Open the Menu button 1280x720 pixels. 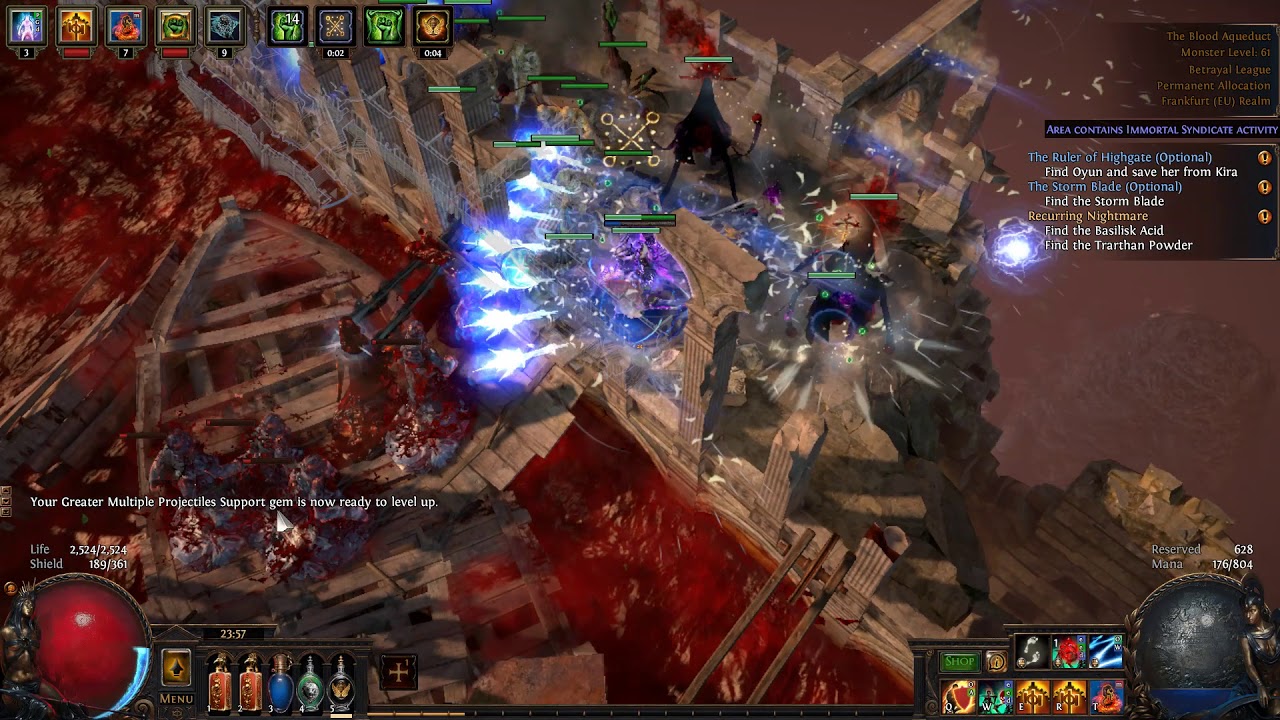(176, 699)
